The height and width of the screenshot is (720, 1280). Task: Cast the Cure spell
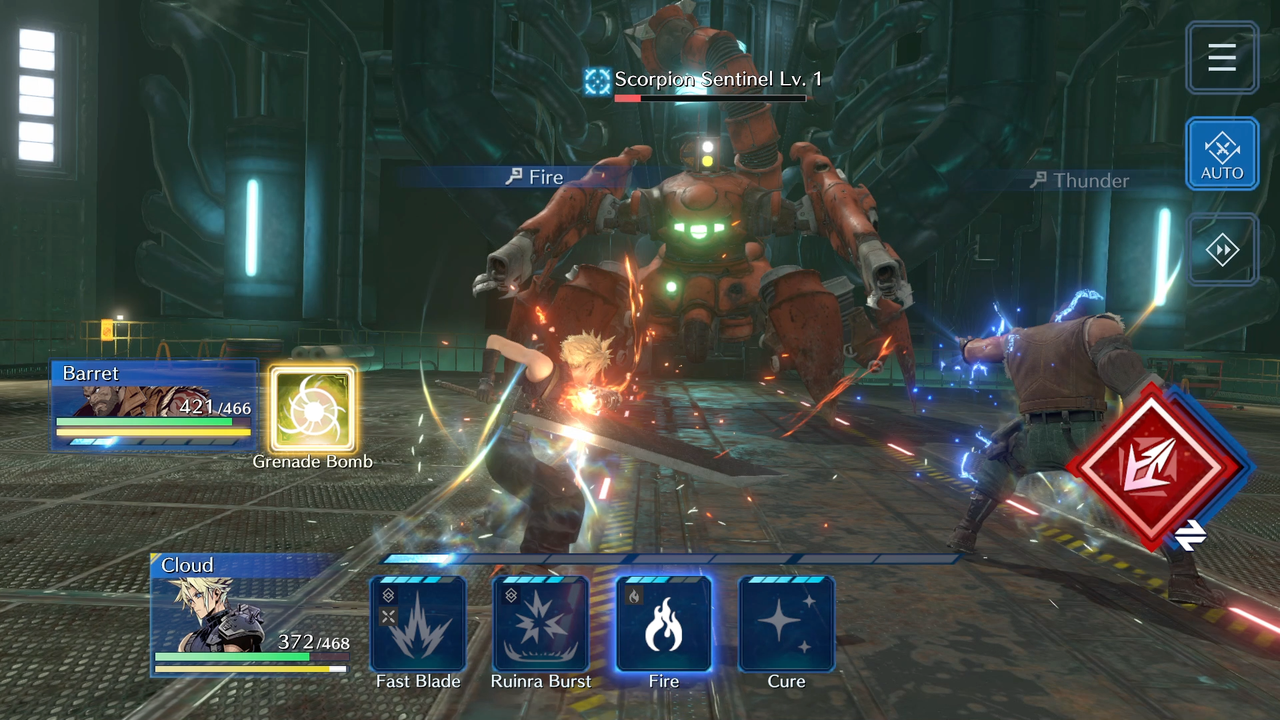(x=786, y=624)
